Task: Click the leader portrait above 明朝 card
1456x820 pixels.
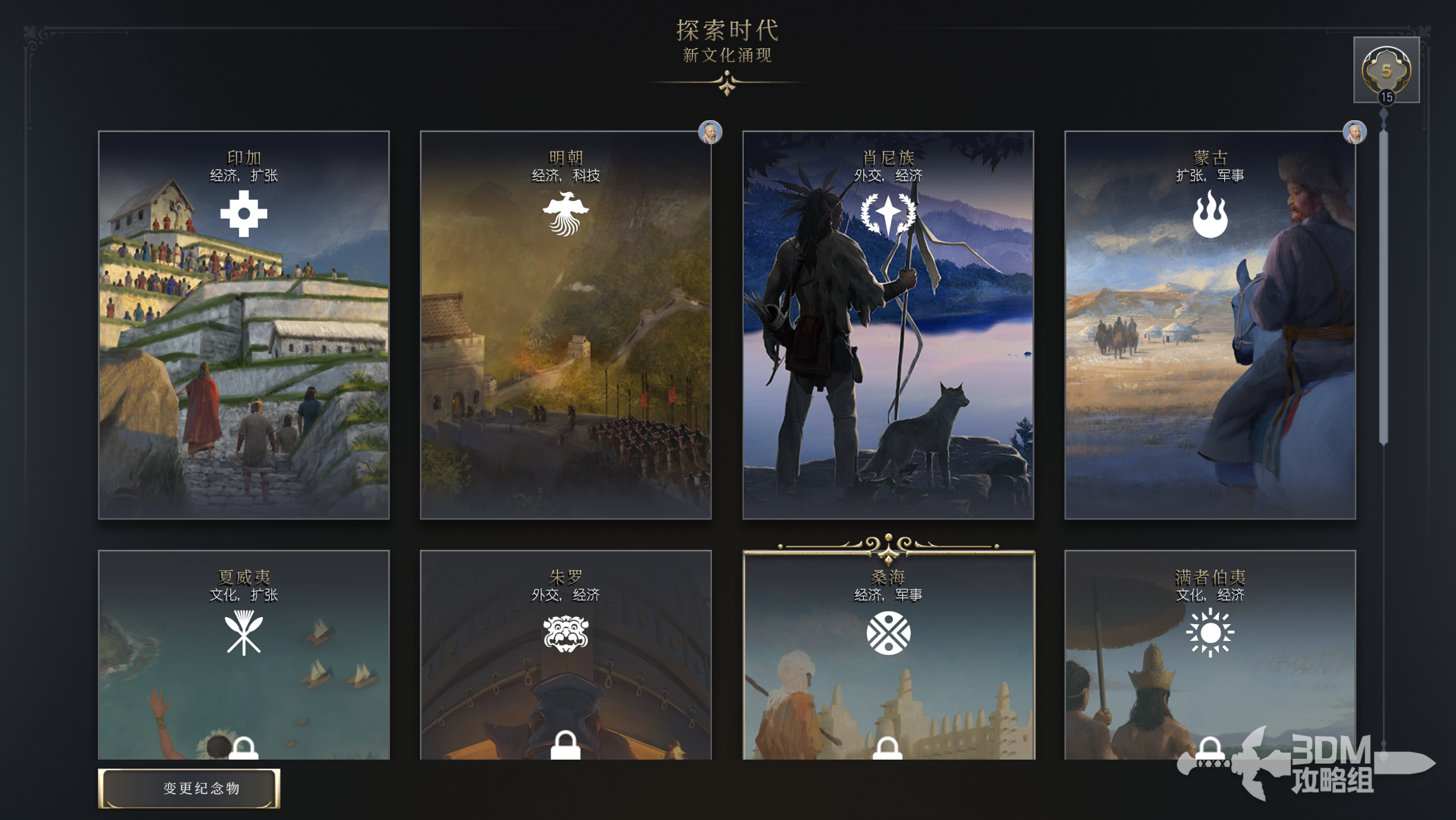Action: tap(710, 132)
